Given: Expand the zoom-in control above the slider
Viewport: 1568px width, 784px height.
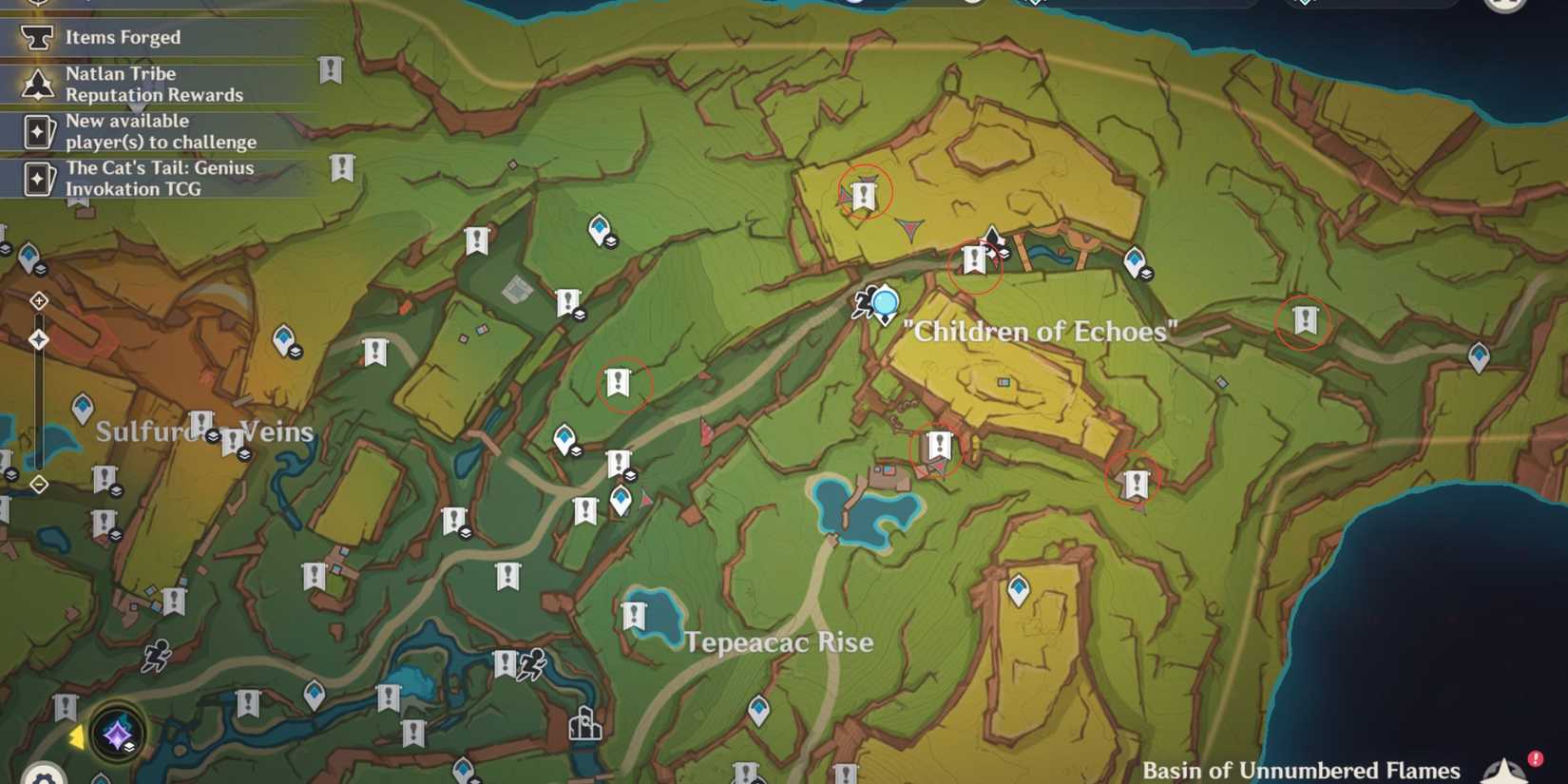Looking at the screenshot, I should [38, 301].
